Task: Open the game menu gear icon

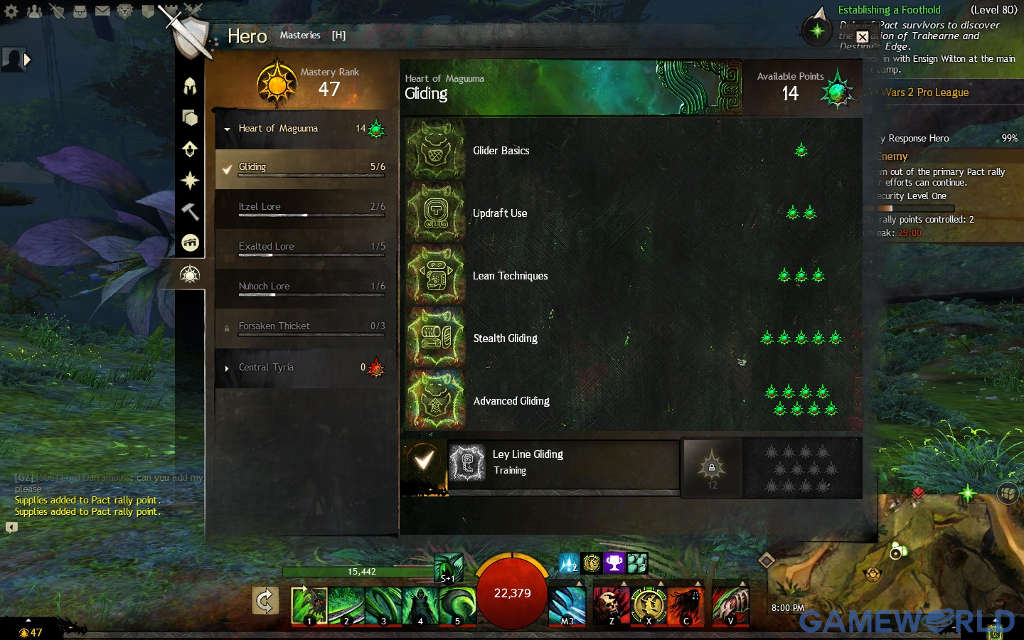Action: coord(12,11)
